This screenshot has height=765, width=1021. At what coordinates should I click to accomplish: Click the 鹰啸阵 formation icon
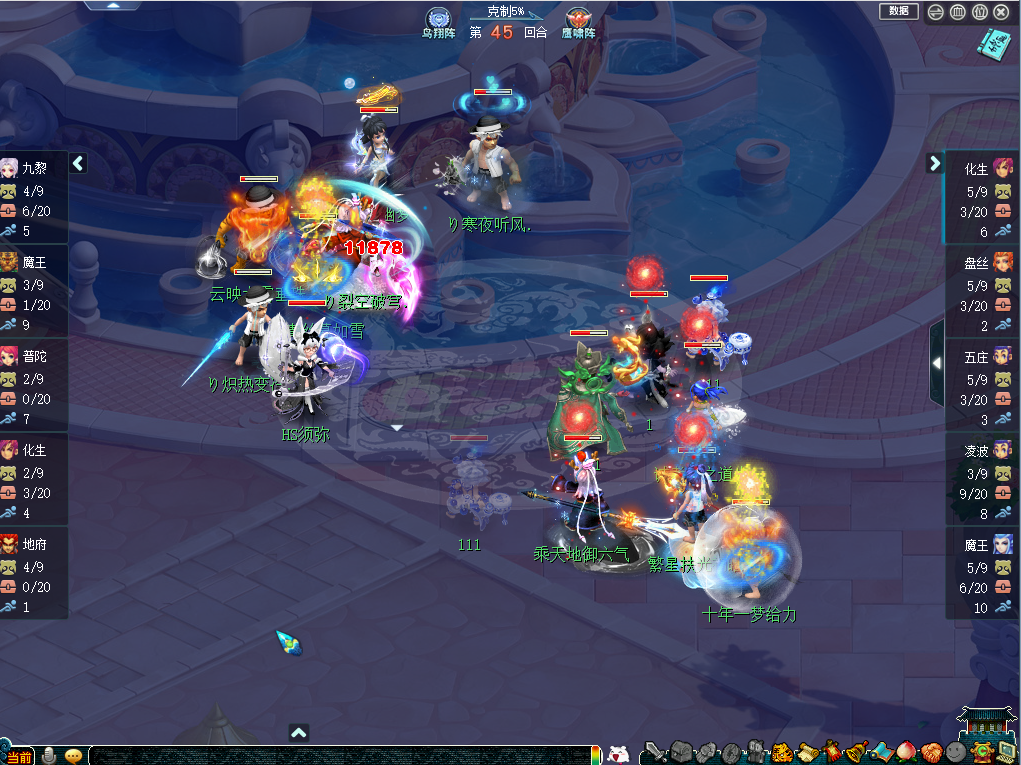[x=578, y=19]
